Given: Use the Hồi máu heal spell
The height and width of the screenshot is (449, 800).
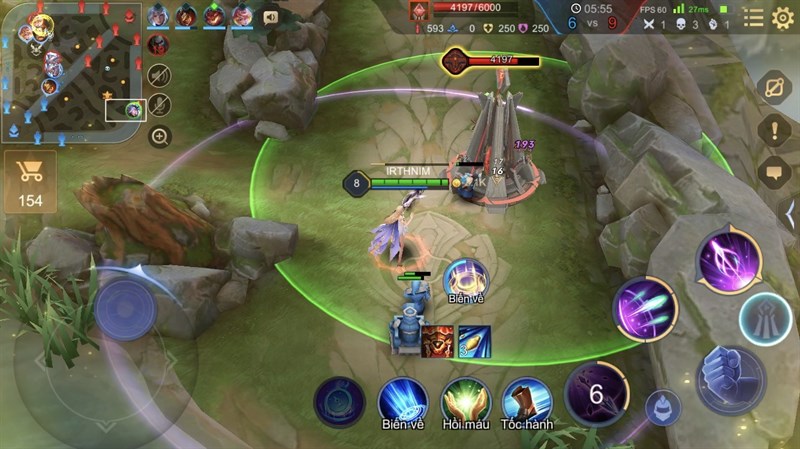Looking at the screenshot, I should click(x=464, y=402).
